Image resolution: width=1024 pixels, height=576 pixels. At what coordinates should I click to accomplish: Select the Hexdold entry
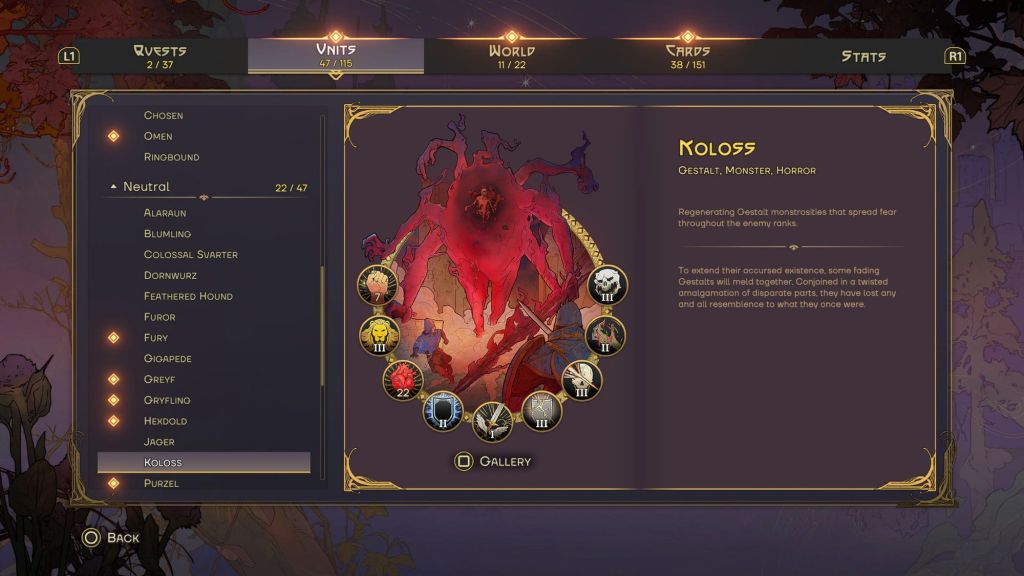coord(165,421)
